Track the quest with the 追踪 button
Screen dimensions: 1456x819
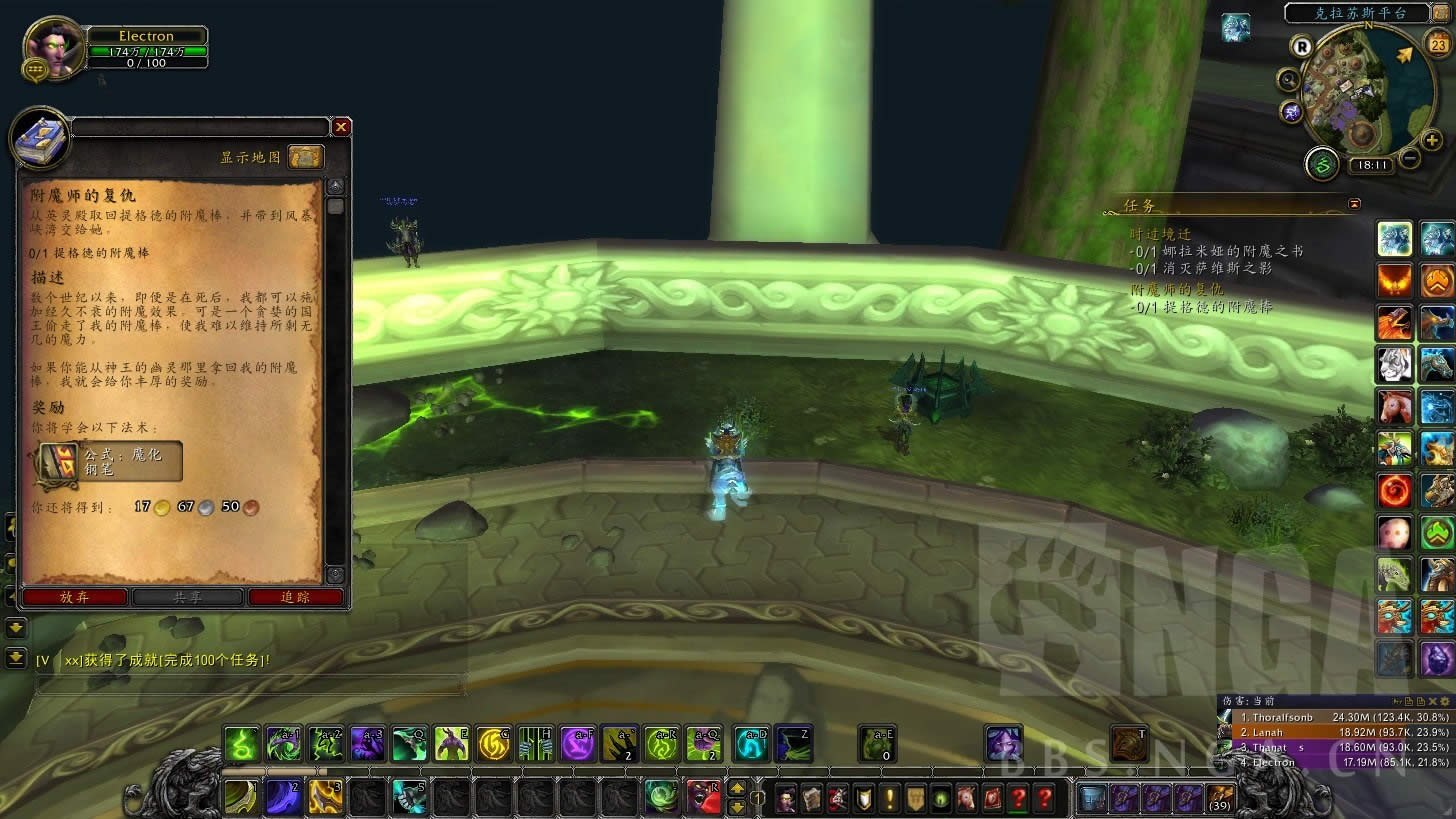[x=296, y=597]
